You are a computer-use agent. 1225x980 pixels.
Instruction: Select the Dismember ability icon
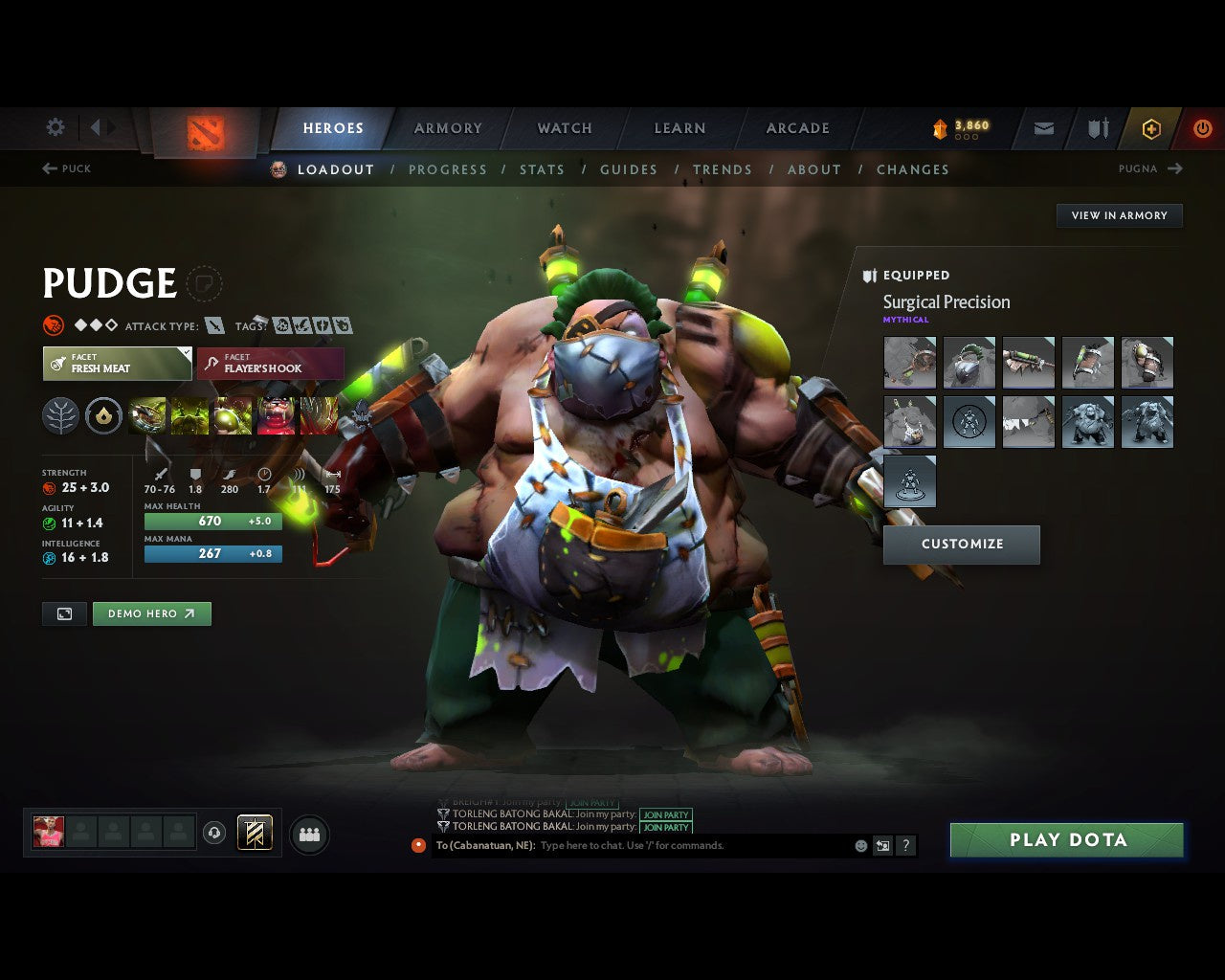278,414
